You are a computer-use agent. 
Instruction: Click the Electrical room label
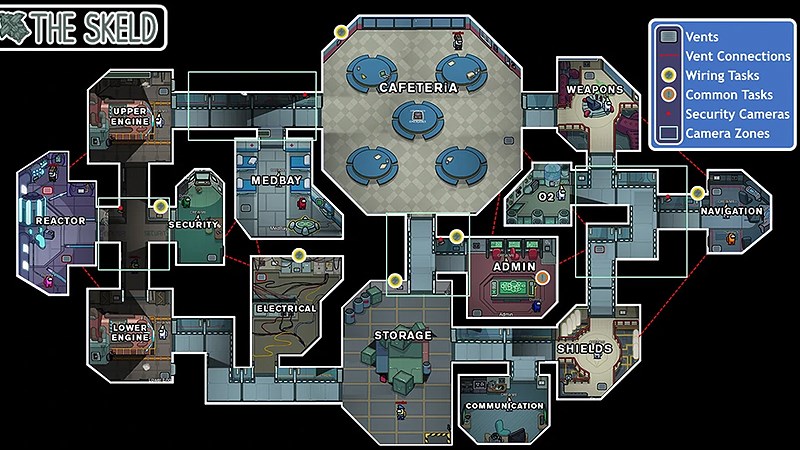point(285,309)
